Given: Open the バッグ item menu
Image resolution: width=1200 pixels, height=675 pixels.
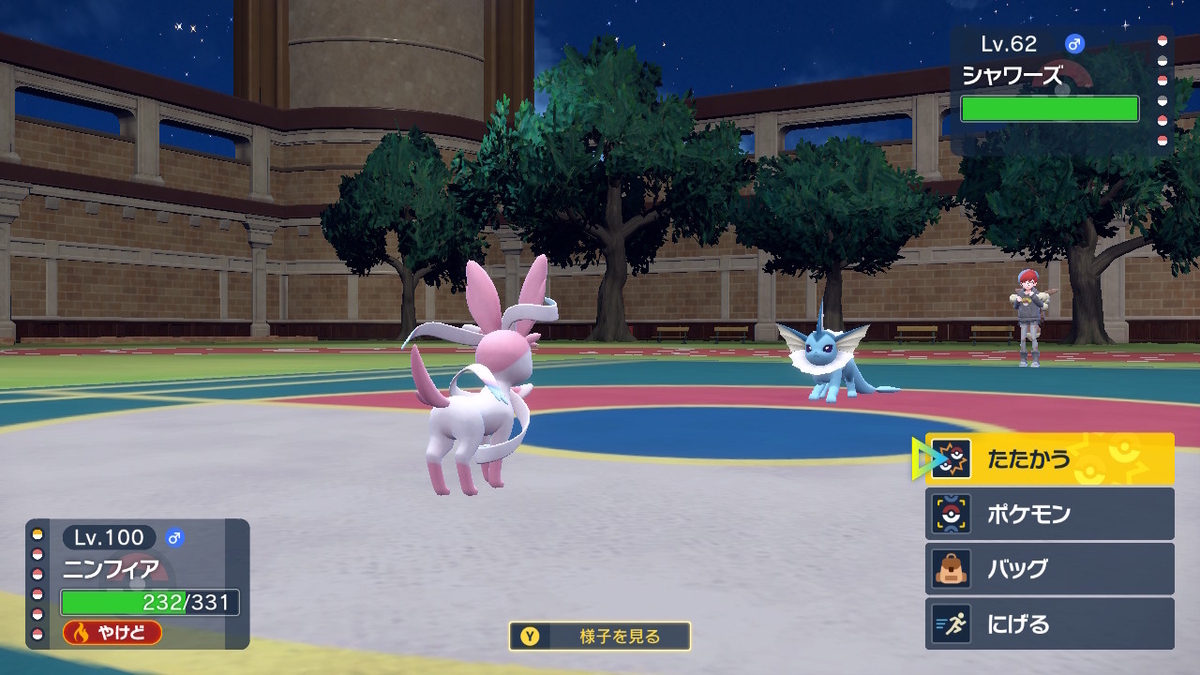Looking at the screenshot, I should pyautogui.click(x=1049, y=569).
